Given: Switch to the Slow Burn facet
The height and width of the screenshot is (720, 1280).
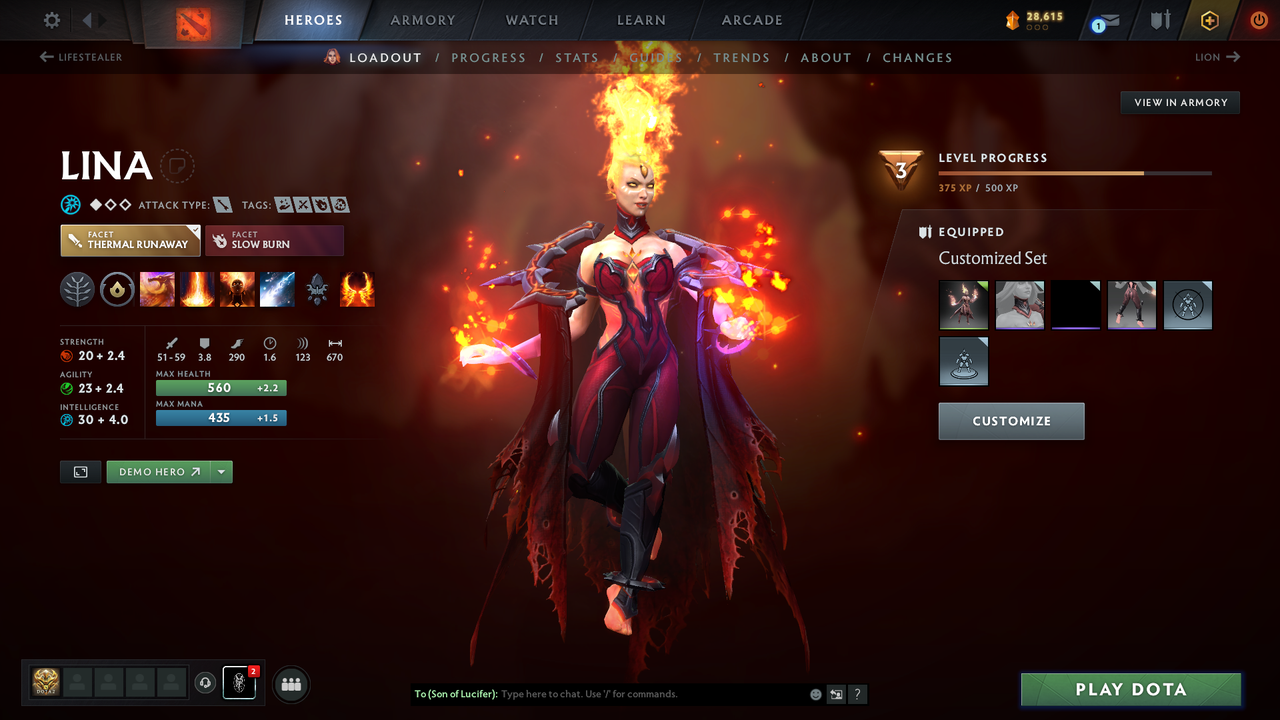Looking at the screenshot, I should click(274, 240).
